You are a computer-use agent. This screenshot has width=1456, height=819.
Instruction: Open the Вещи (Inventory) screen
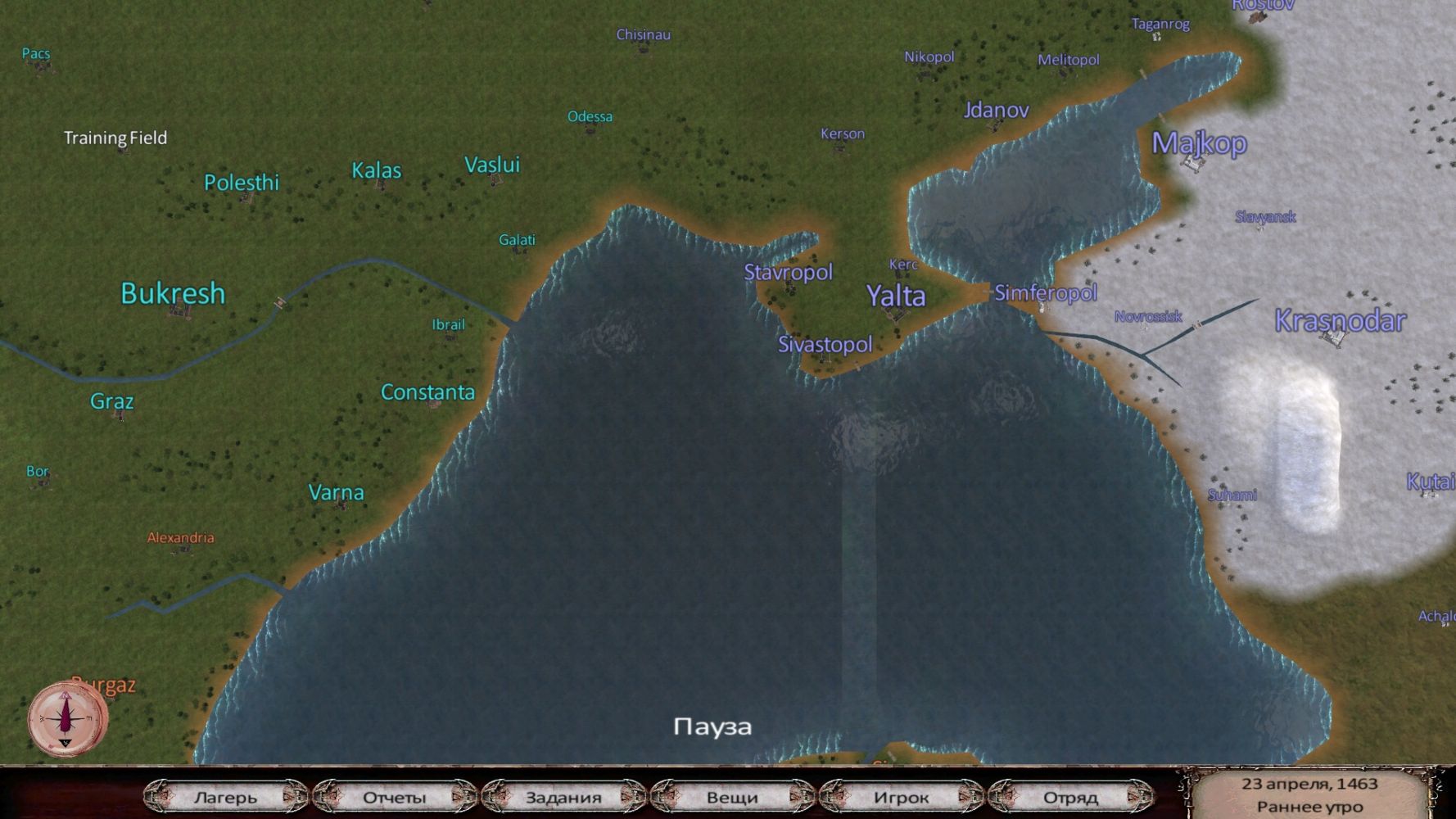pos(732,797)
